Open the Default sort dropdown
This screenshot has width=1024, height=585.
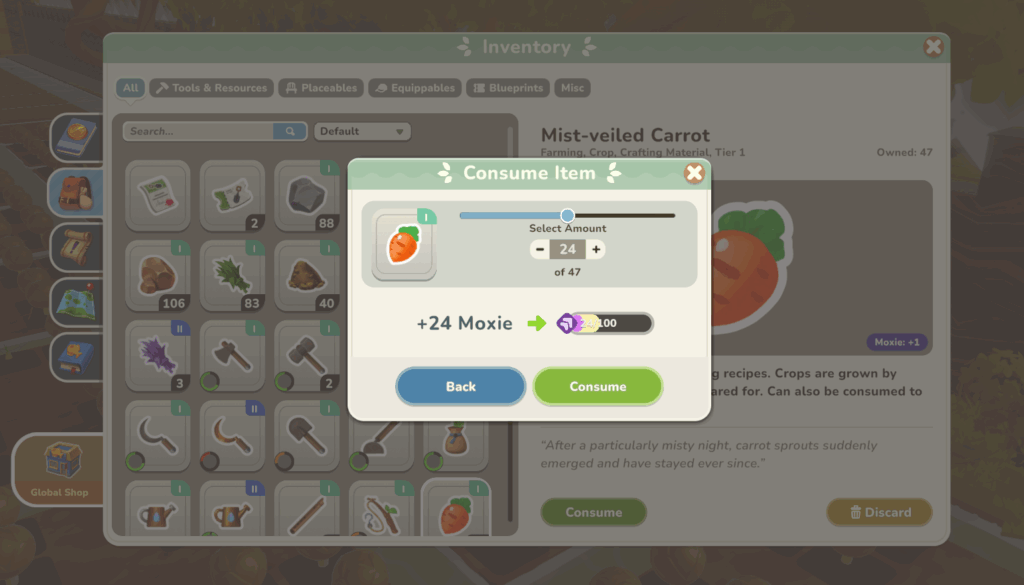(362, 131)
